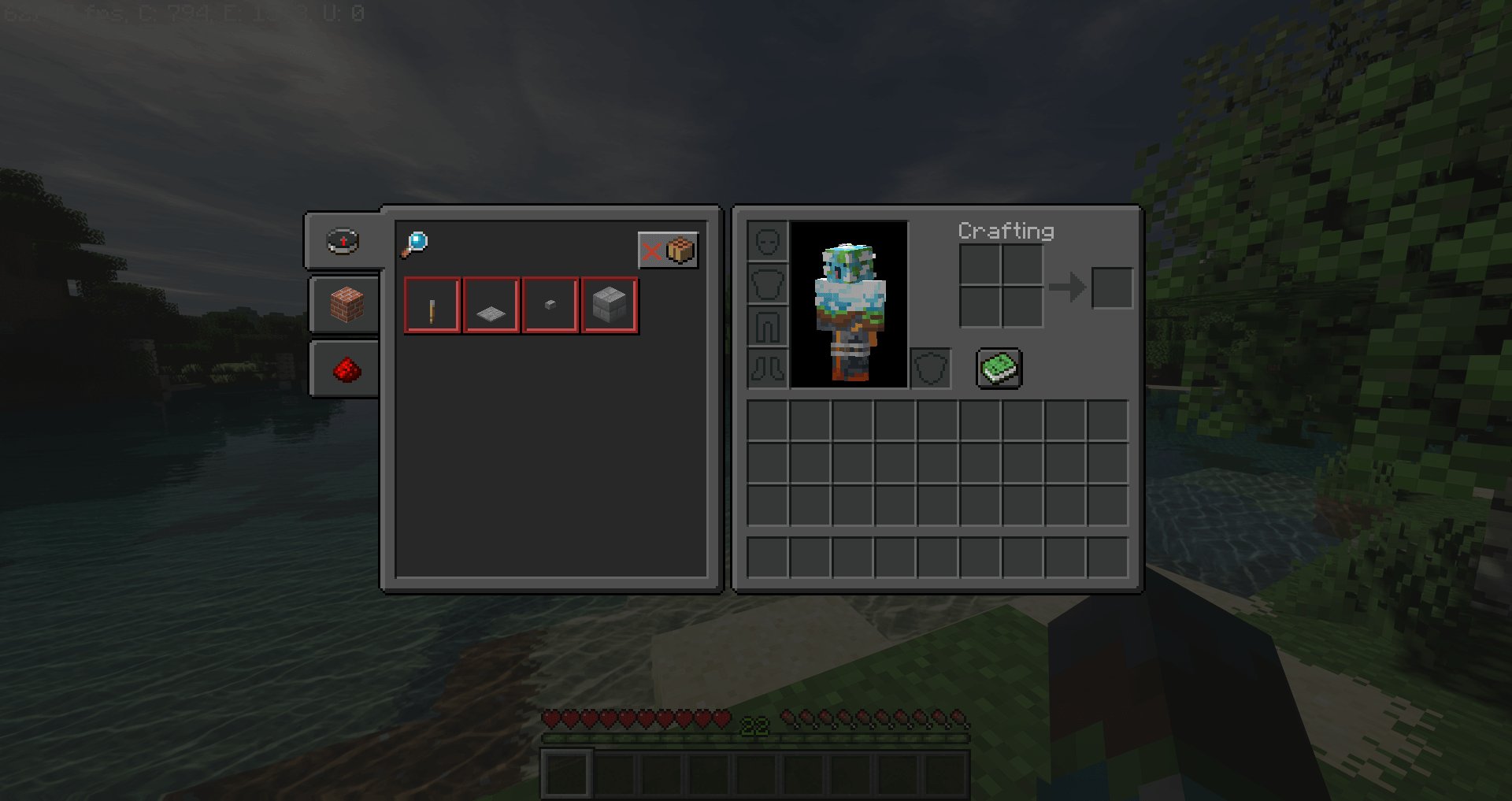This screenshot has height=801, width=1512.
Task: Close the green recipe book
Action: [999, 369]
